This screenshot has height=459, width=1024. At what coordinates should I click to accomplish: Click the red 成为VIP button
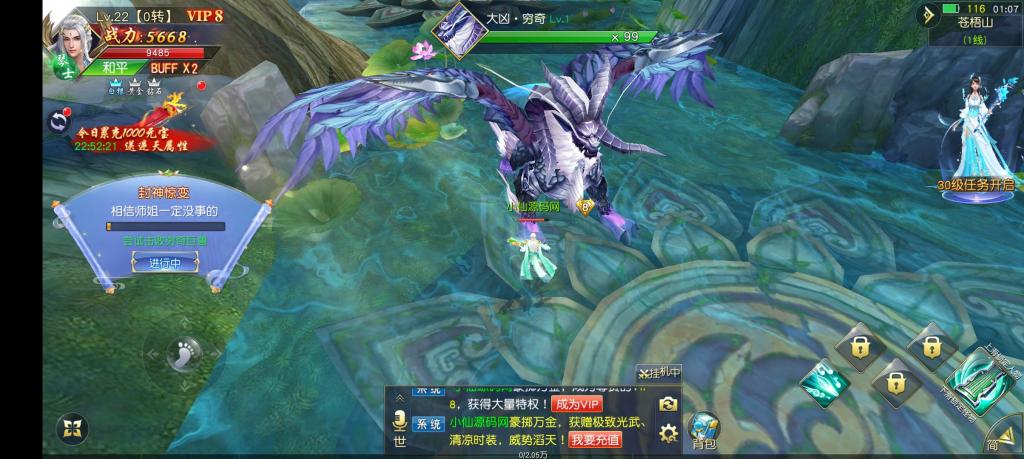point(578,404)
